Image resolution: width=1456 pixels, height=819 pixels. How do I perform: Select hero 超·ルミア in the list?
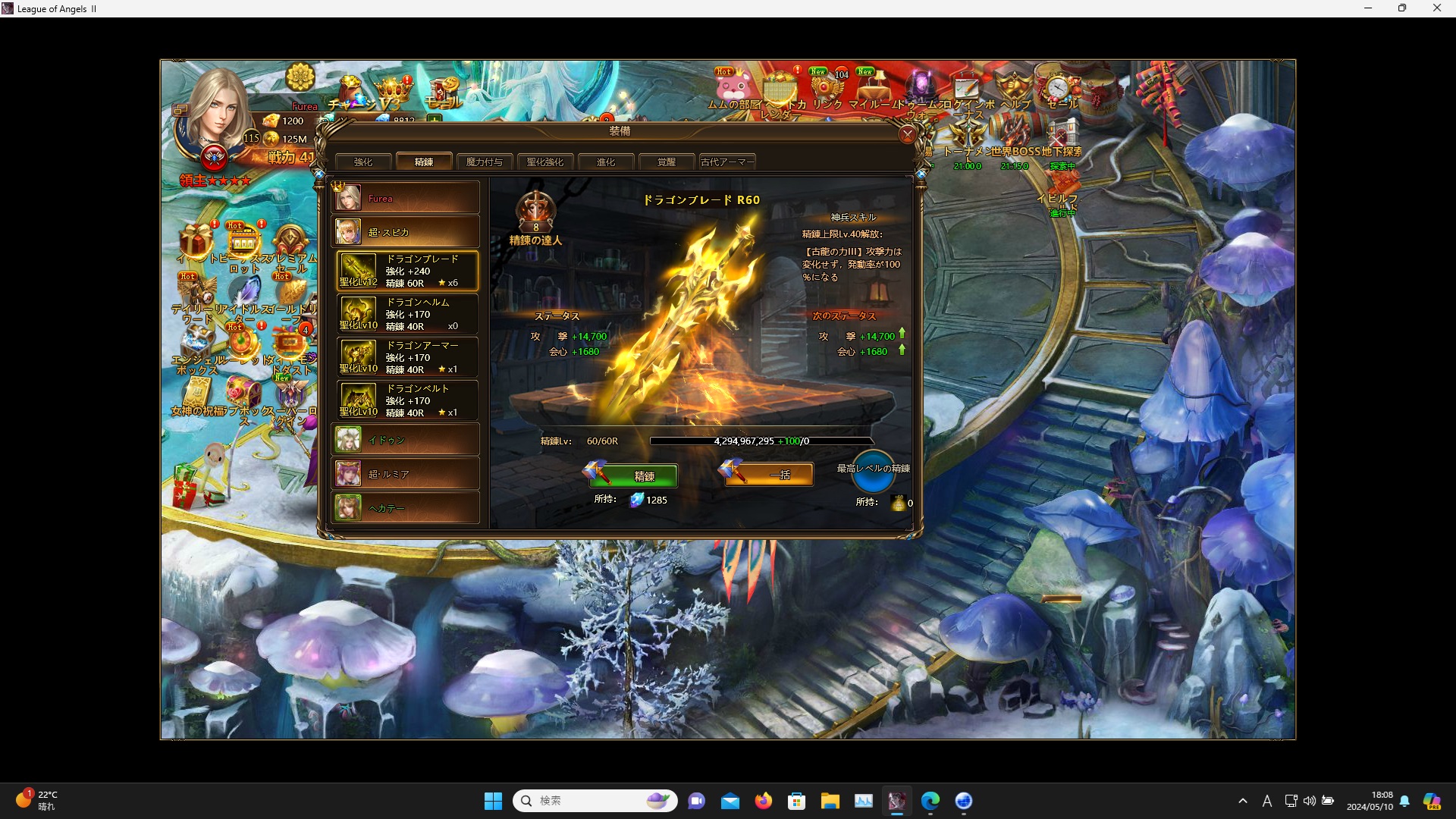pyautogui.click(x=406, y=474)
